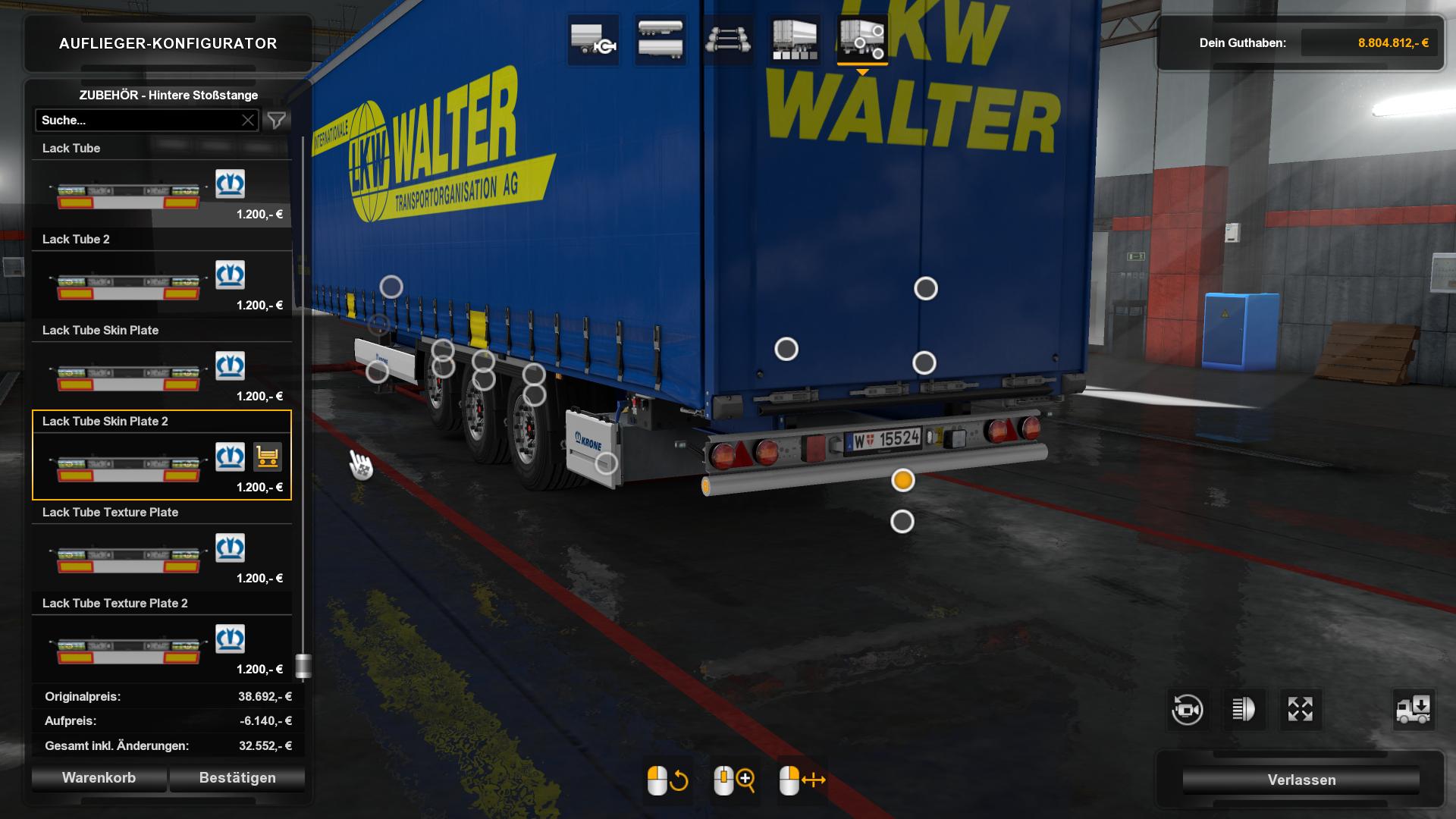Screen dimensions: 1456x819
Task: Switch to the trailer accessories tab
Action: coord(862,40)
